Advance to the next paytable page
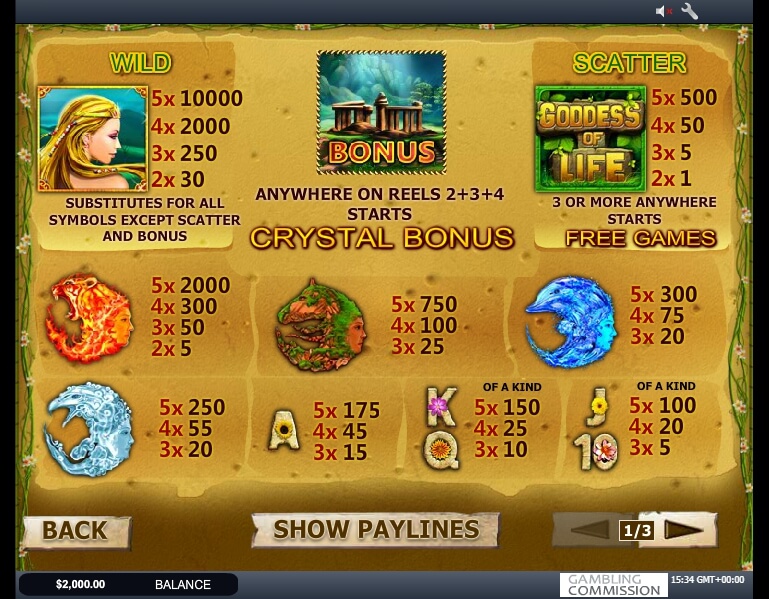Image resolution: width=769 pixels, height=599 pixels. [x=684, y=530]
